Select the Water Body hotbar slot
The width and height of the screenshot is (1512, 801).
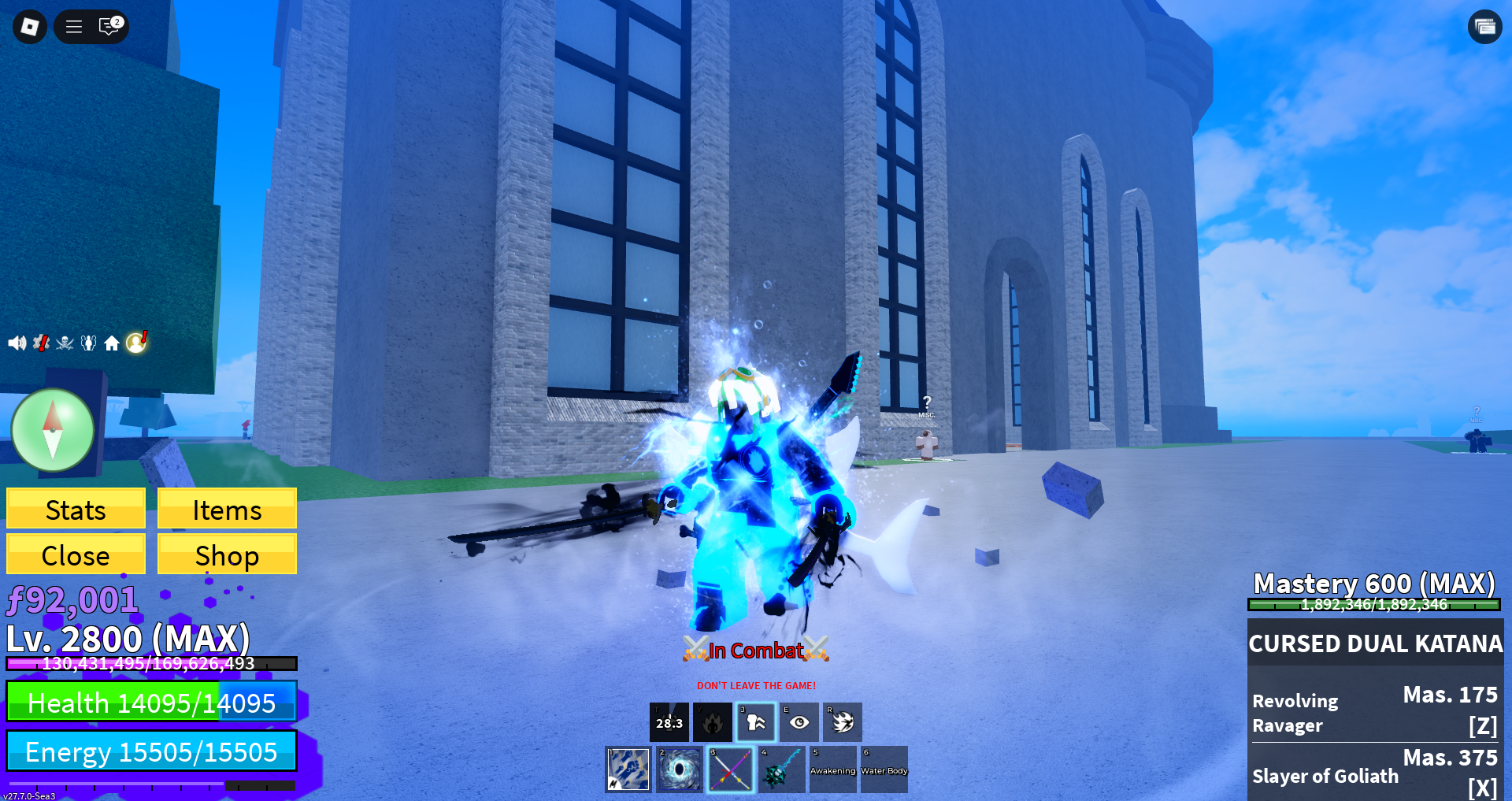click(884, 769)
